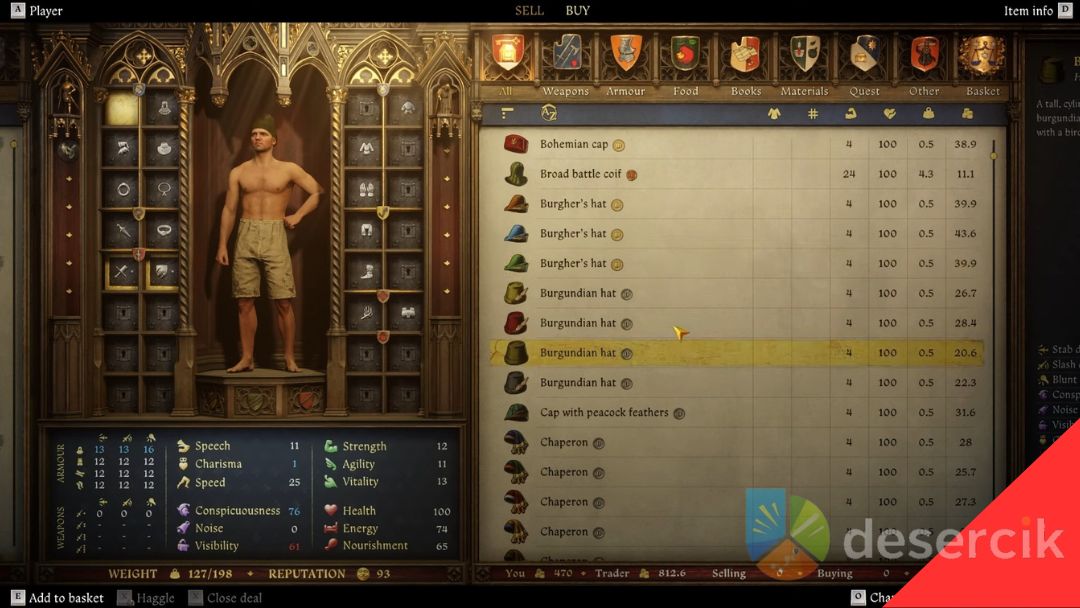Filter items by Food category
The width and height of the screenshot is (1080, 608).
(685, 58)
